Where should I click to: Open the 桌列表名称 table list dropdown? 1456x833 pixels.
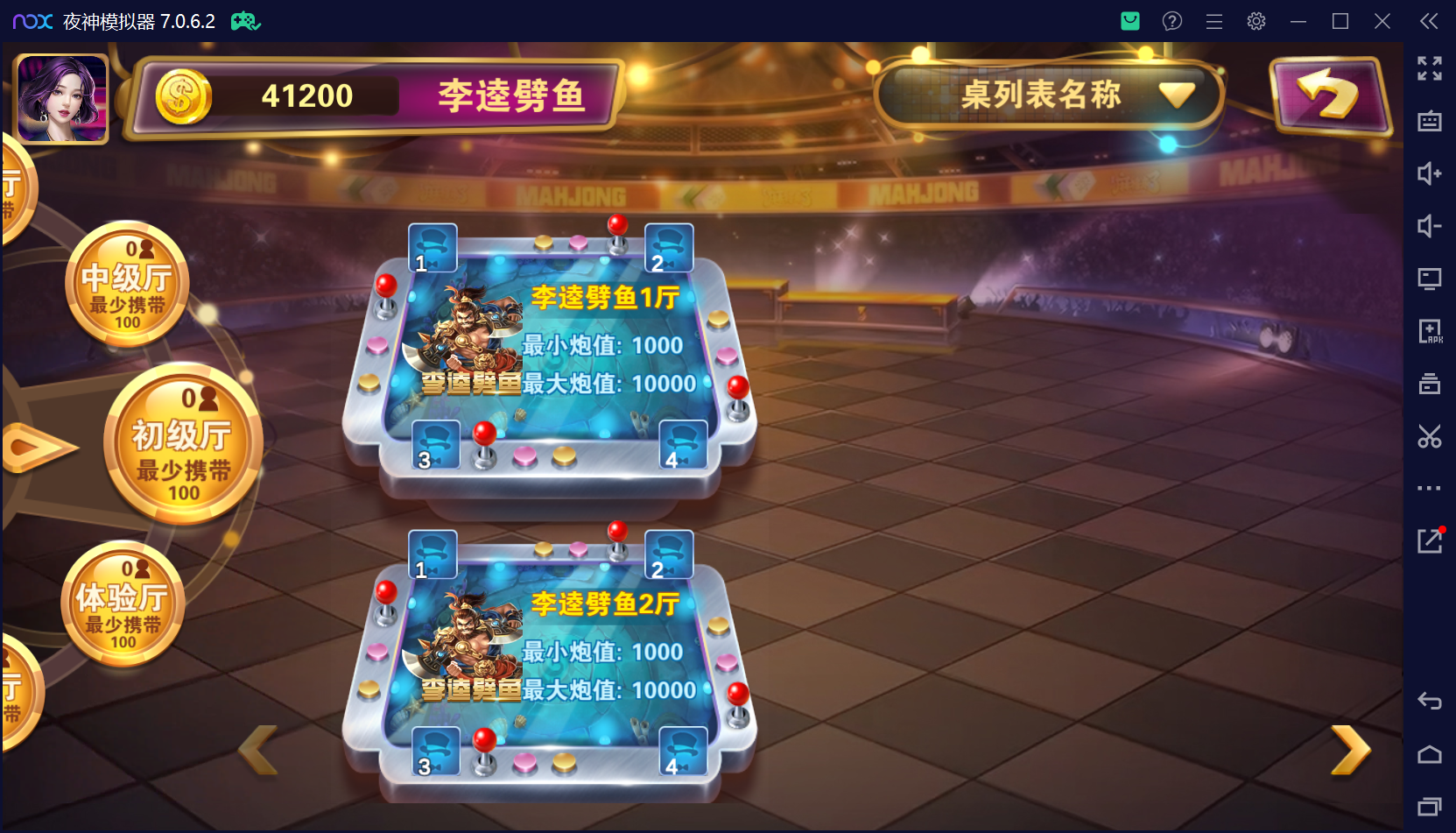coord(1049,95)
